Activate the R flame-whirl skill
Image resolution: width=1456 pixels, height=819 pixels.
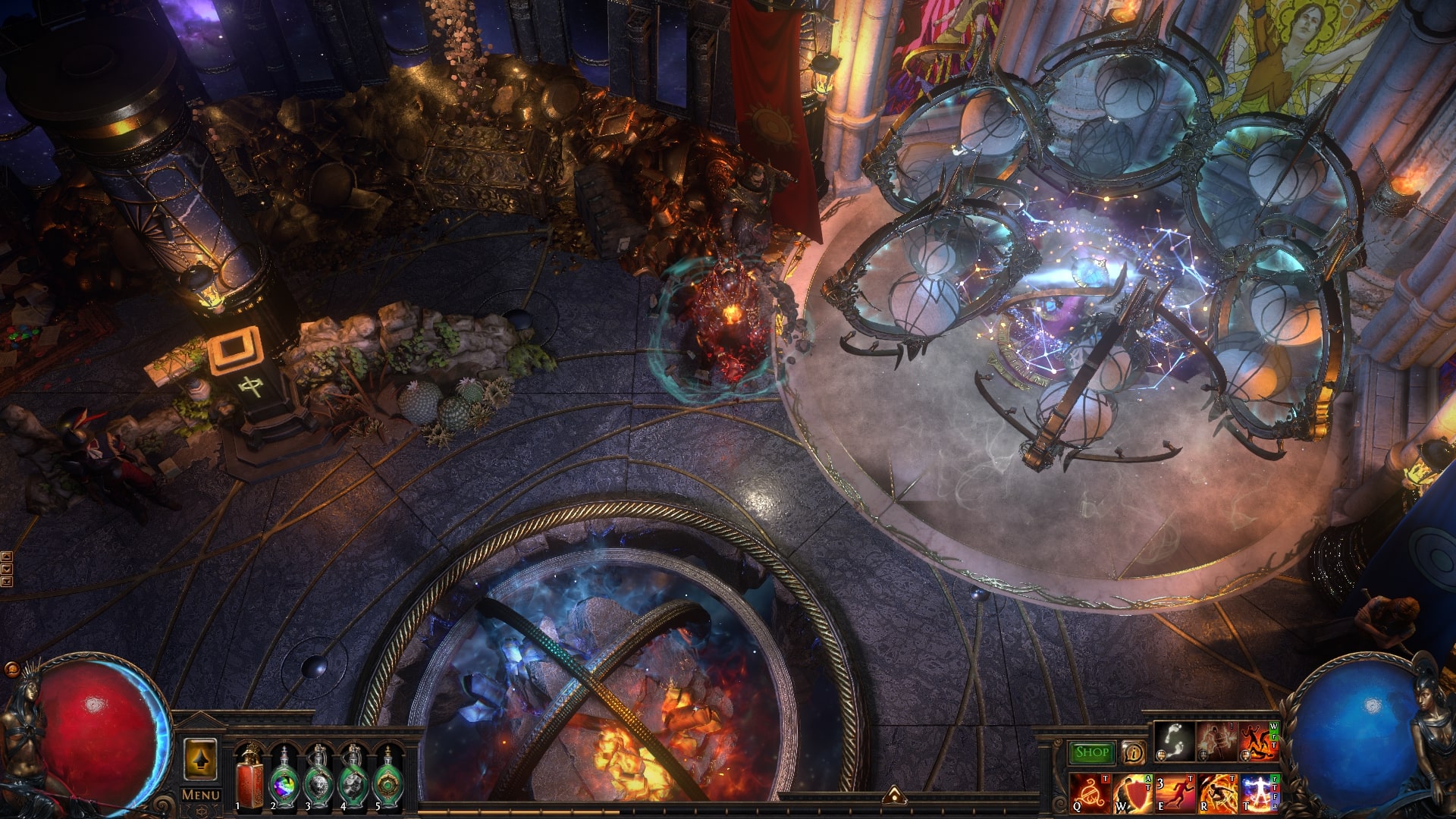coord(1216,793)
